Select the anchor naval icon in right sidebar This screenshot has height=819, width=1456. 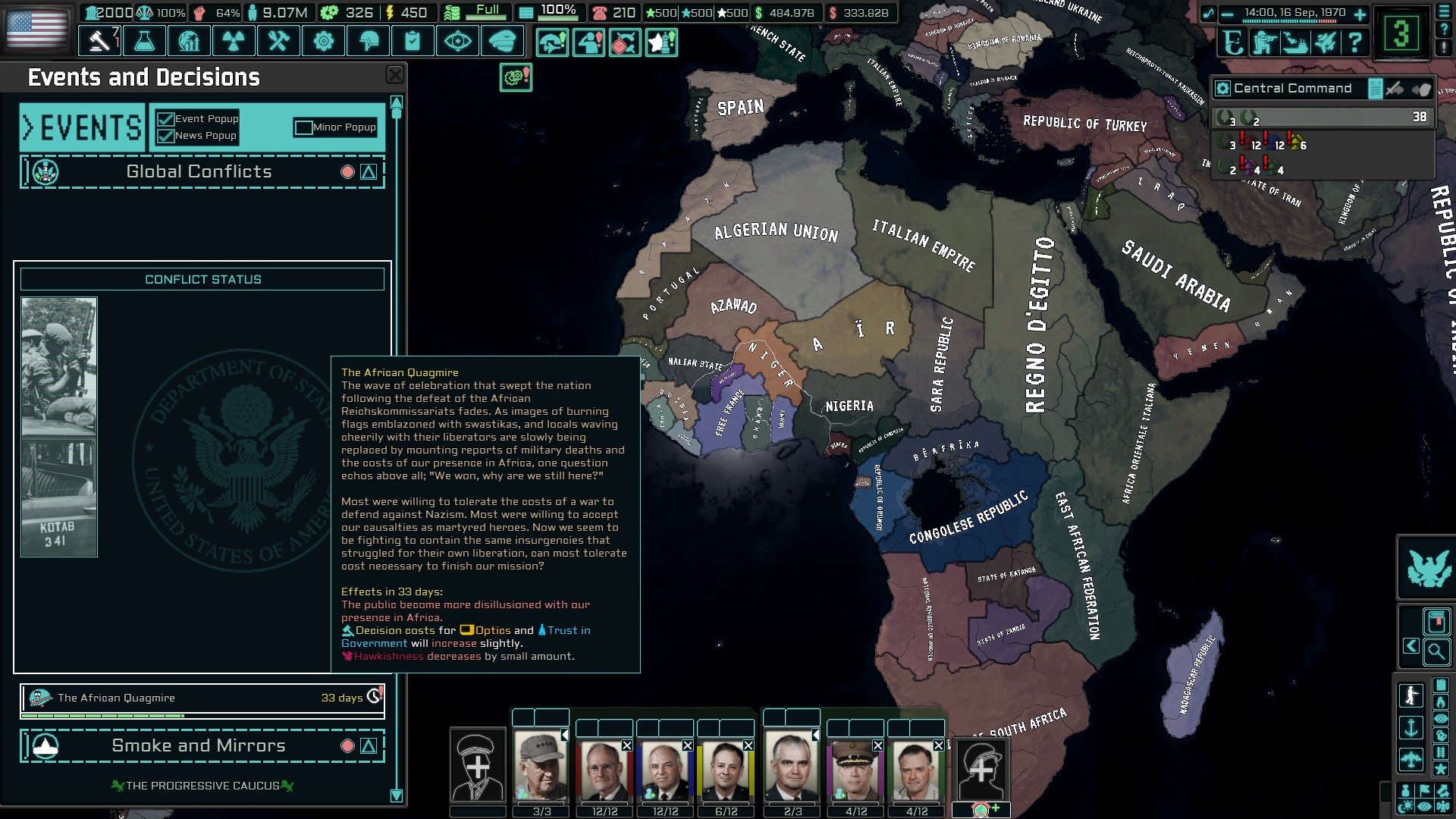(1411, 728)
